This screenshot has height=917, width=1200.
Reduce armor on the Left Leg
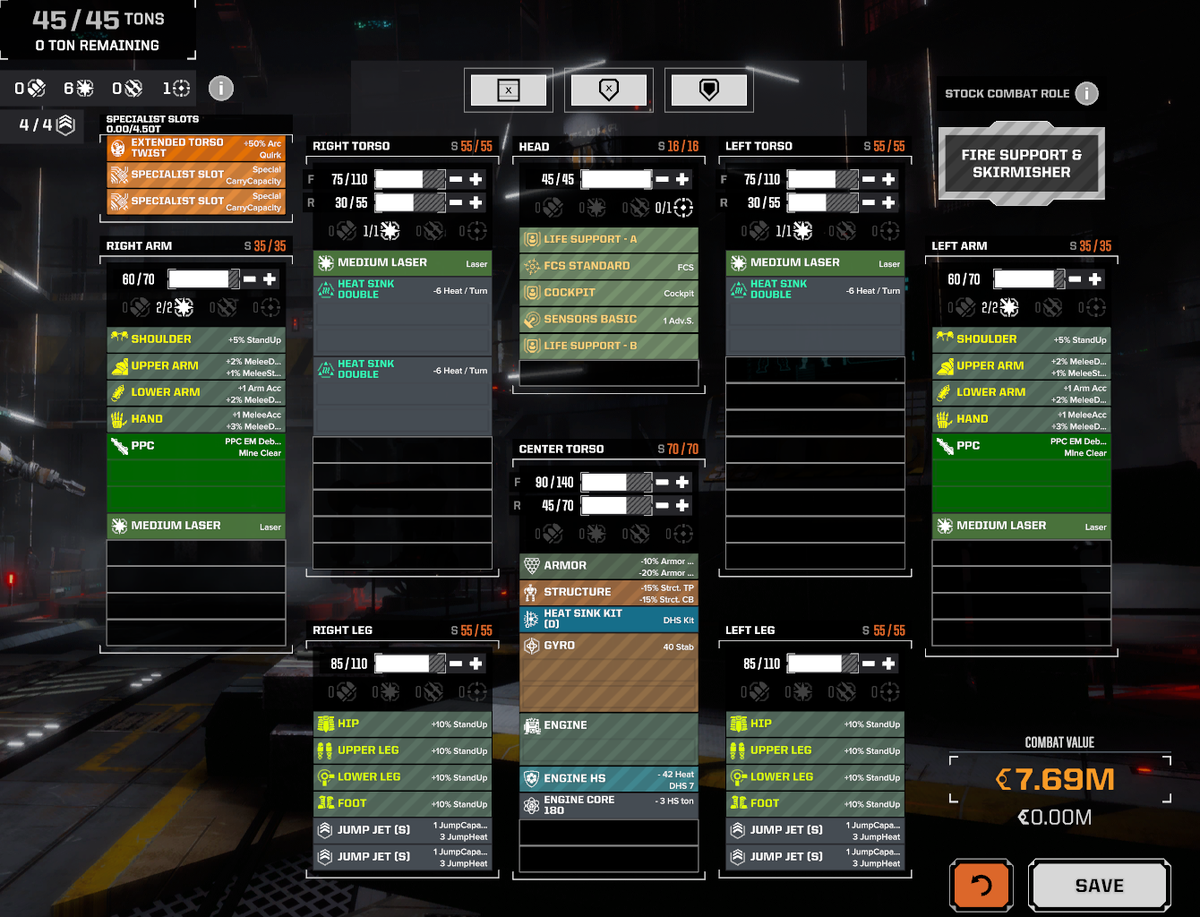tap(868, 663)
